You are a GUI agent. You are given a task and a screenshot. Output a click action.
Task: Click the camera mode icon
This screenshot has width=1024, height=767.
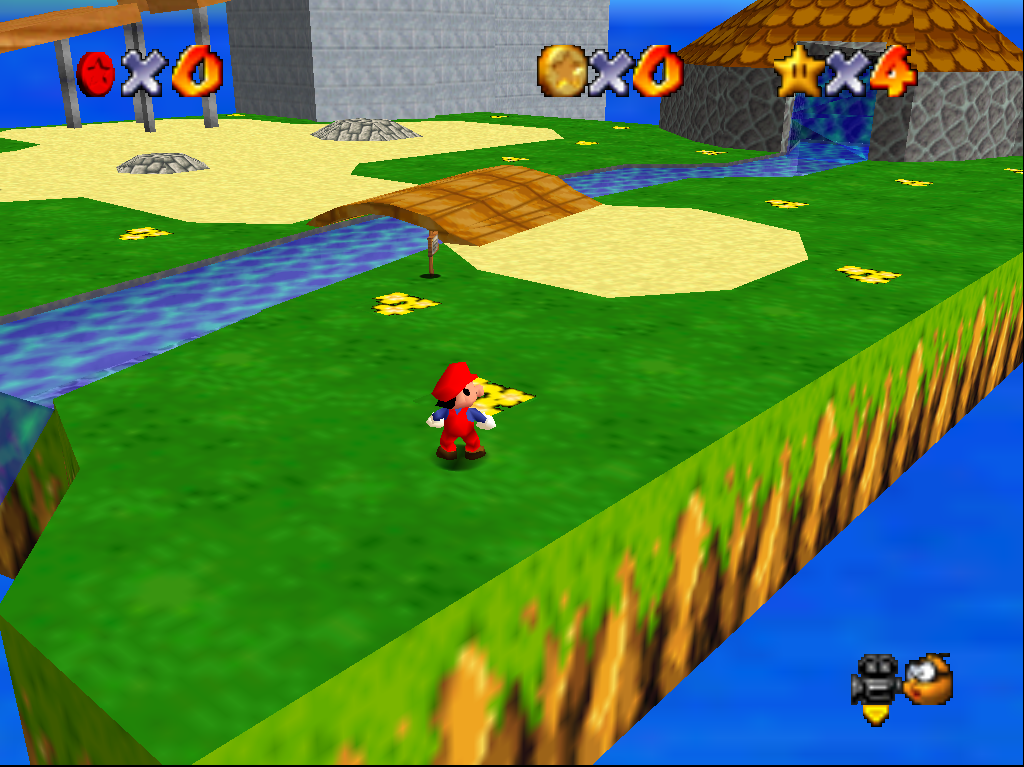point(876,686)
